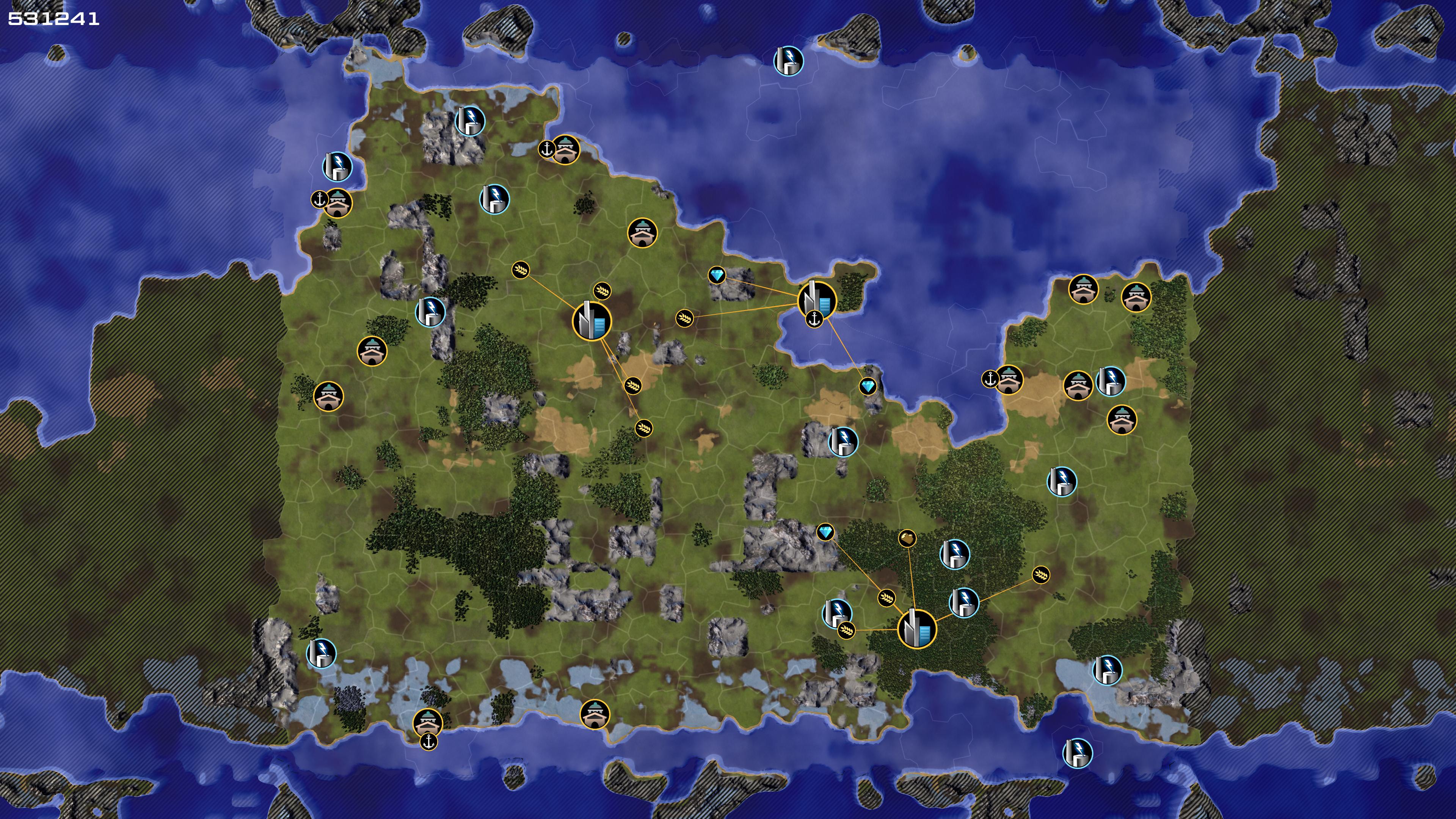Viewport: 1456px width, 819px height.
Task: Open the city linked to the gold nugget
Action: tap(916, 629)
